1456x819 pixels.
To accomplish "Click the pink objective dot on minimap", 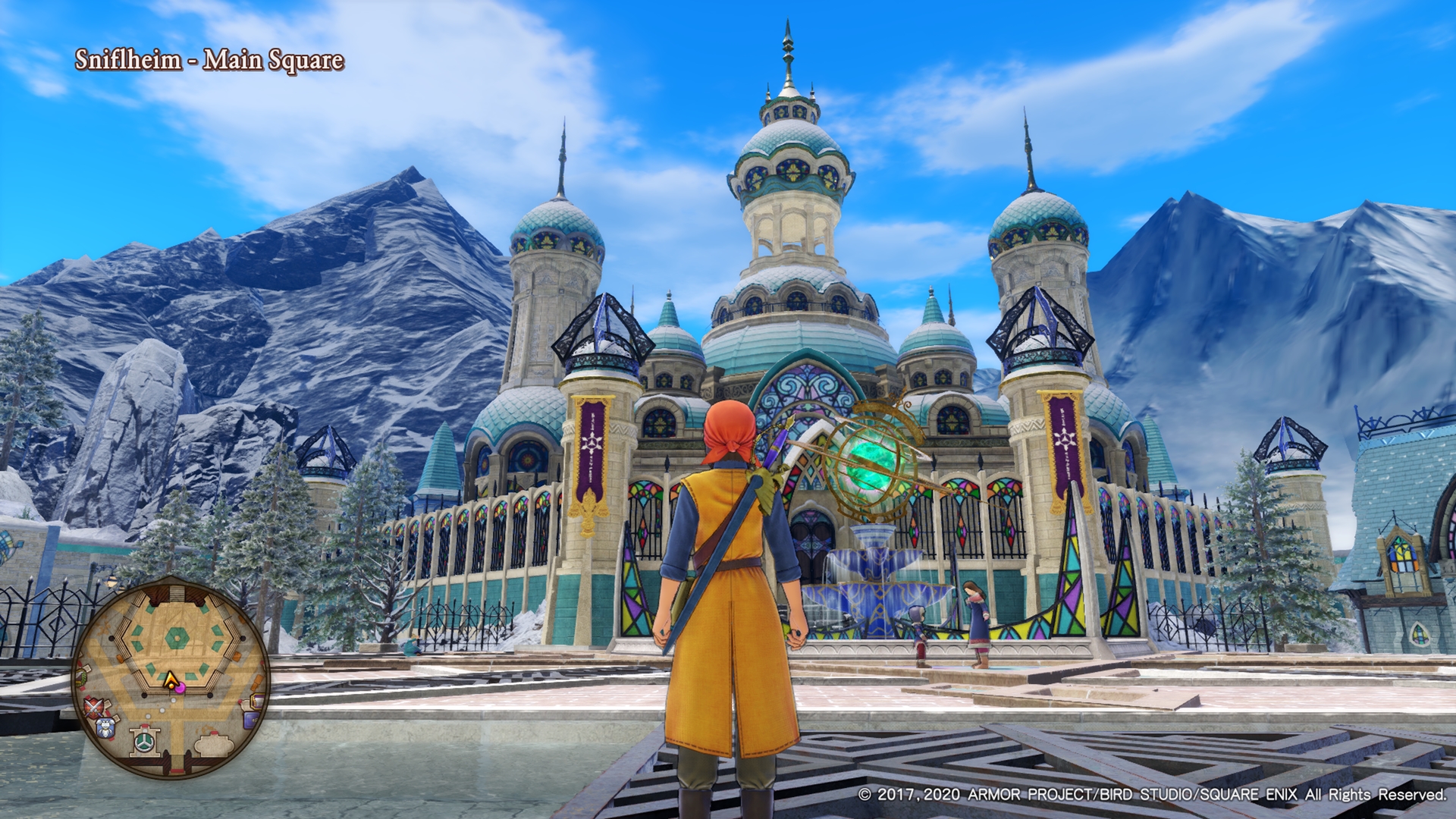I will pos(180,689).
